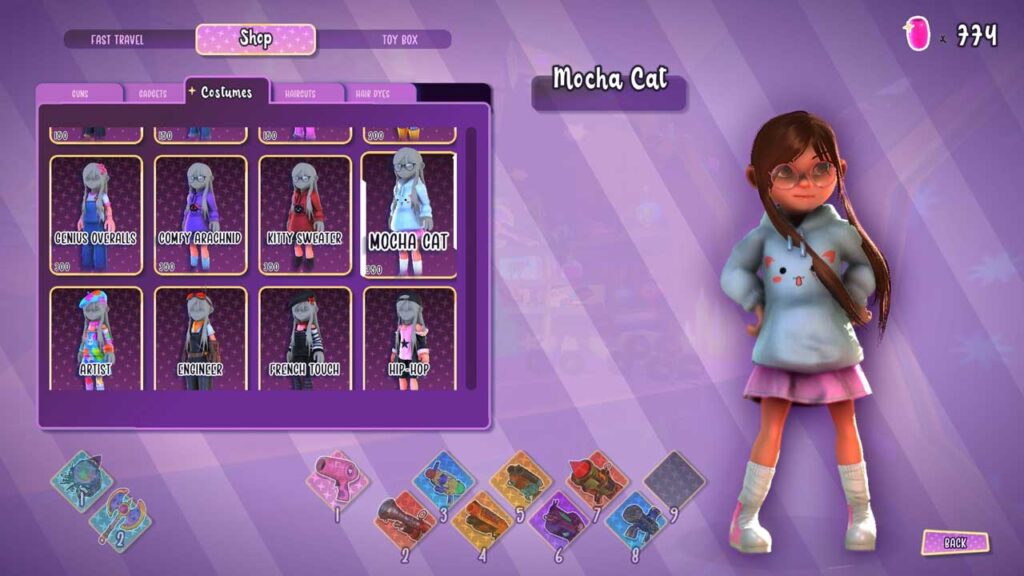Viewport: 1024px width, 576px height.
Task: Select the pink hairdryer weapon slot
Action: 337,479
